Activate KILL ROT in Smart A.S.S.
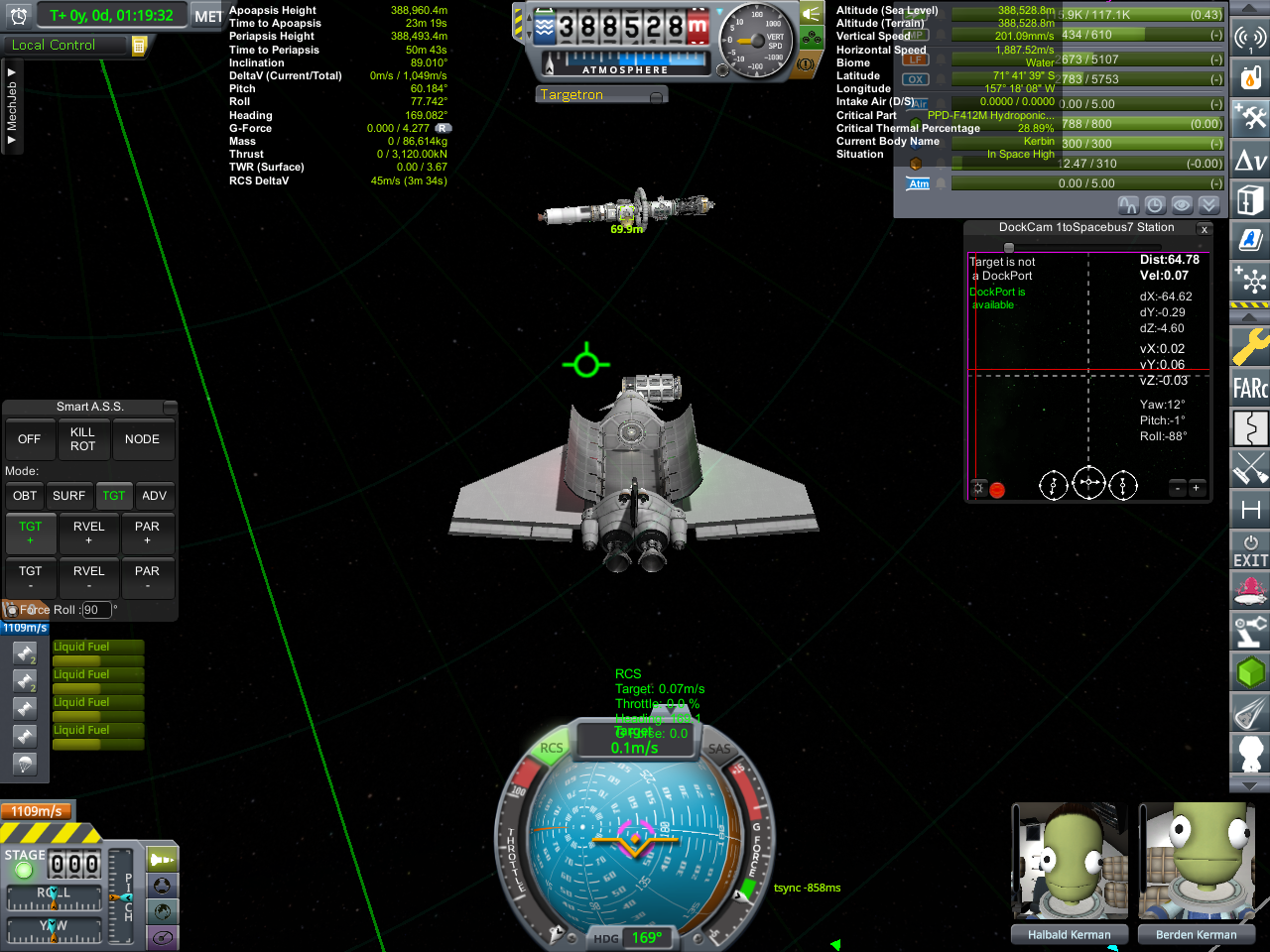 83,439
